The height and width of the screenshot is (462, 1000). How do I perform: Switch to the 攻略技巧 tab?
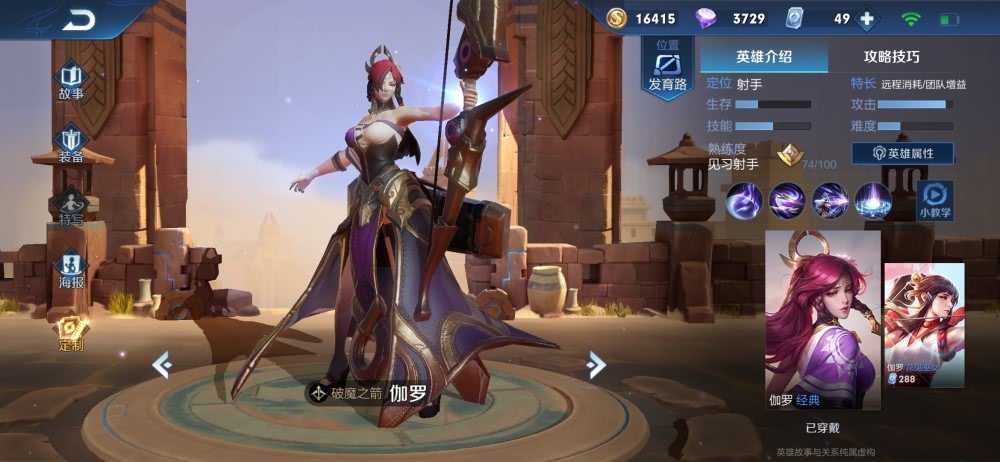click(891, 57)
